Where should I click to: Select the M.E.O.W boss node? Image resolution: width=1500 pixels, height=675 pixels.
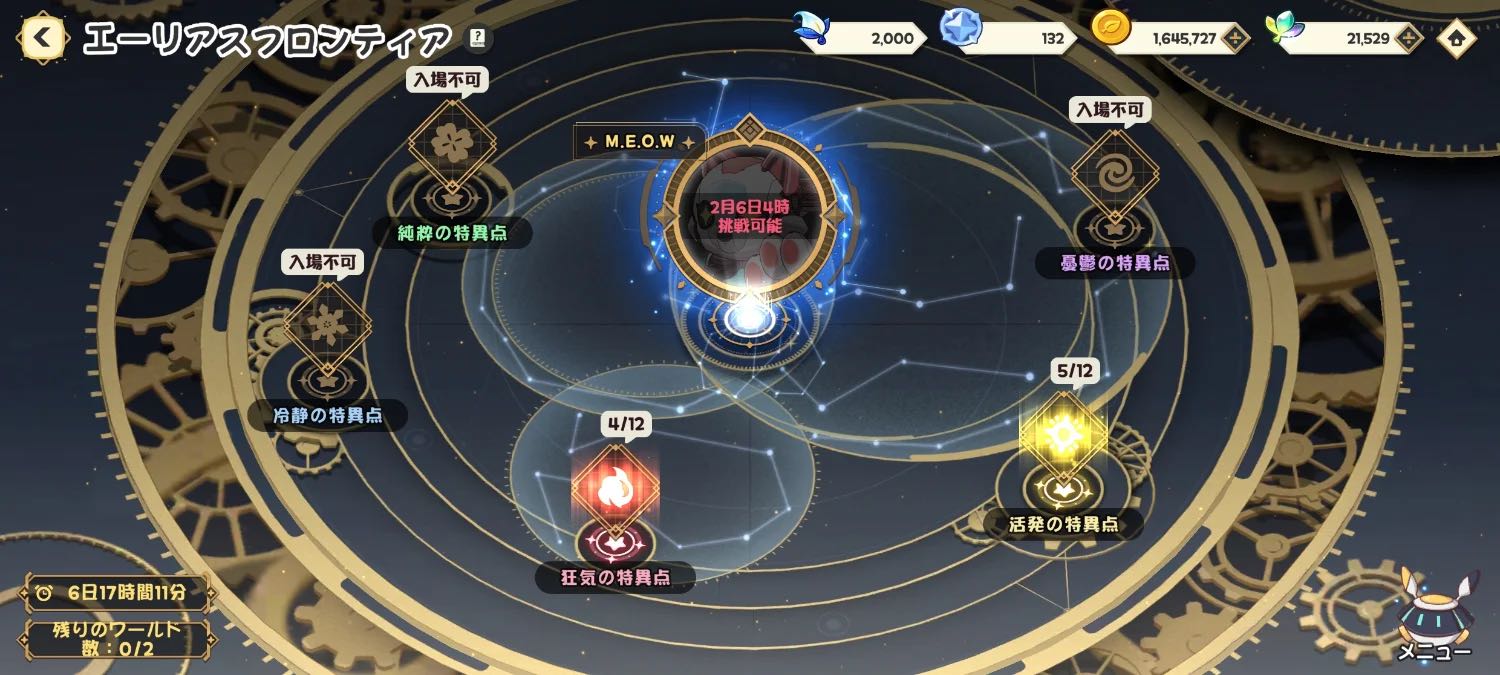(x=748, y=215)
